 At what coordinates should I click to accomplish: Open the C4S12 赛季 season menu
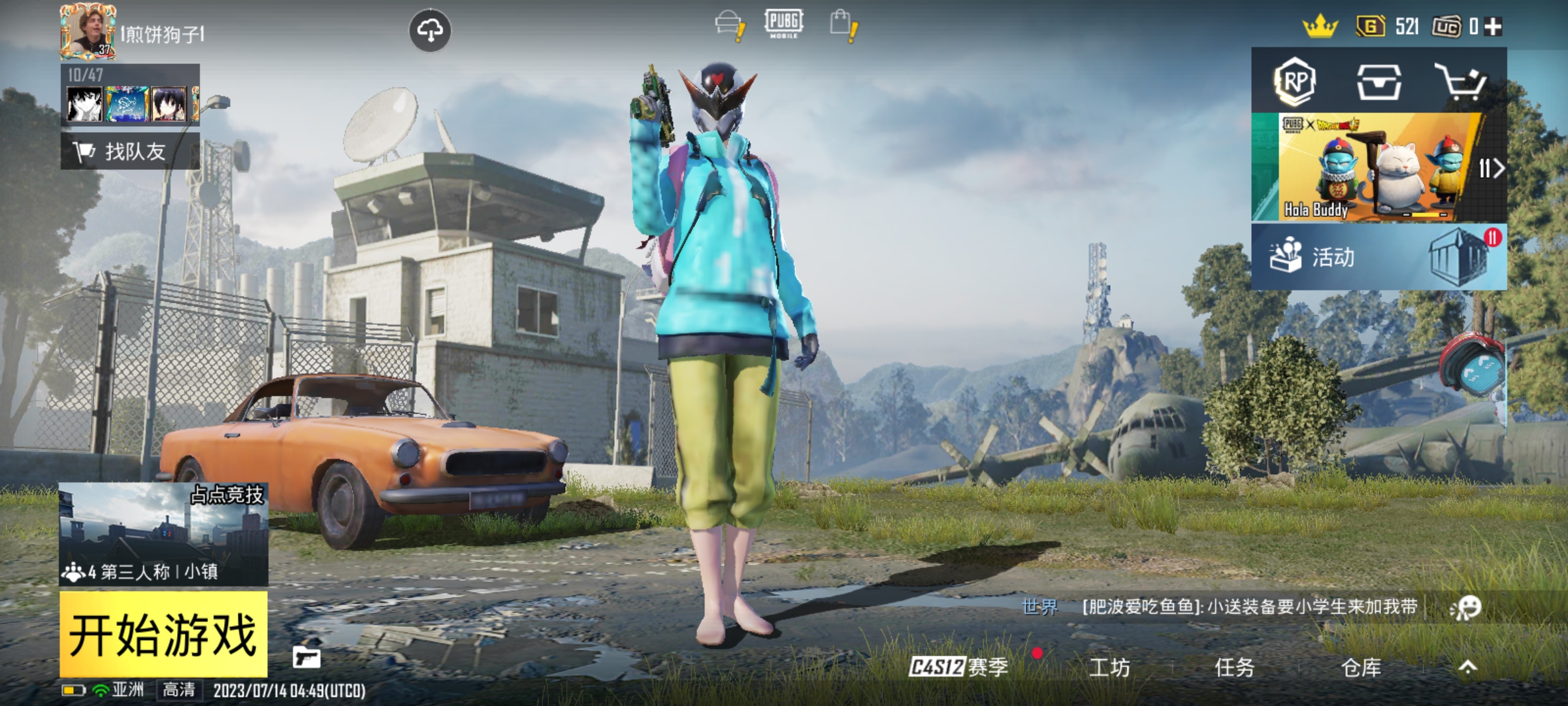pos(958,667)
